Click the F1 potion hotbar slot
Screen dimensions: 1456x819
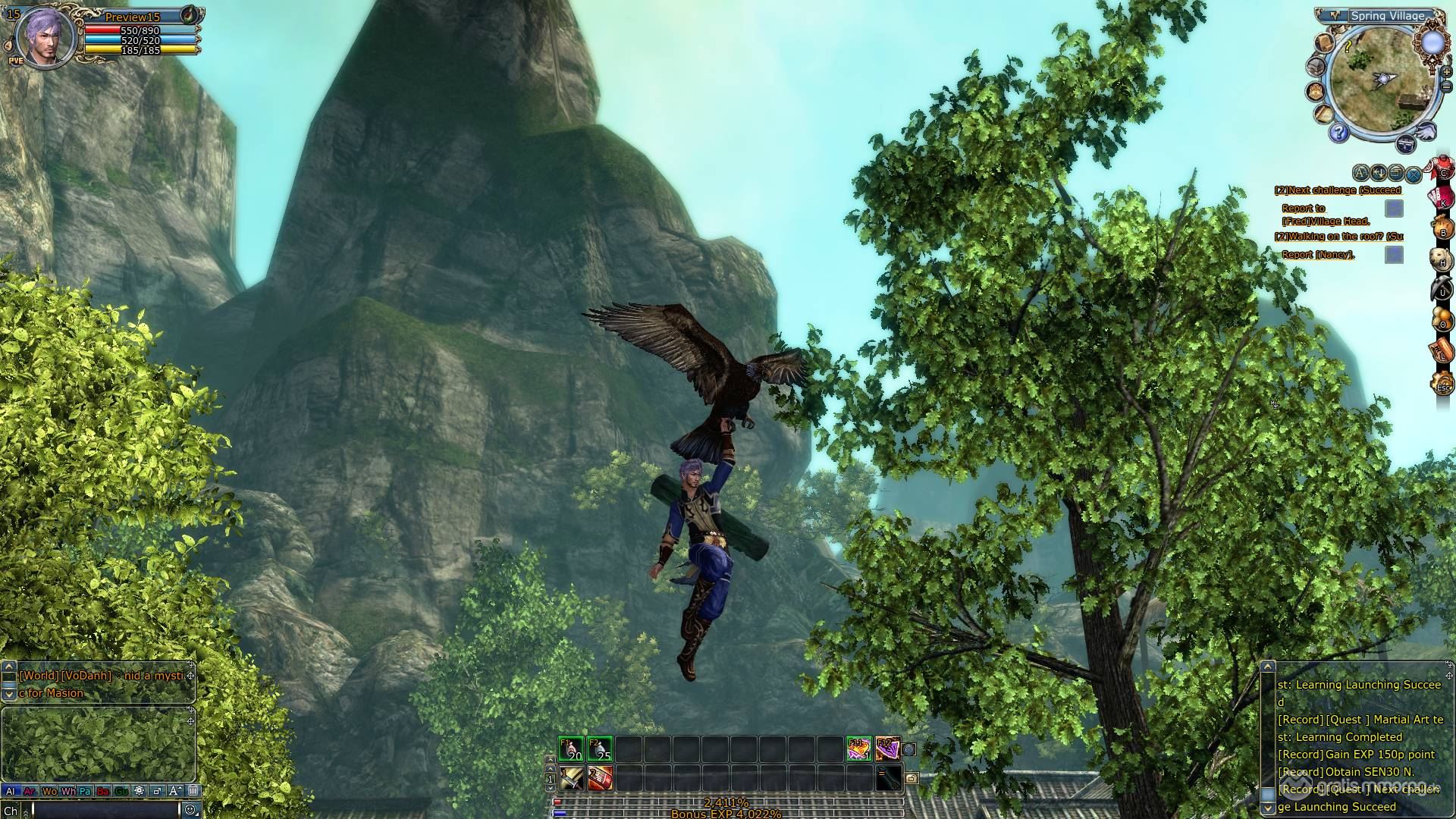click(x=570, y=748)
